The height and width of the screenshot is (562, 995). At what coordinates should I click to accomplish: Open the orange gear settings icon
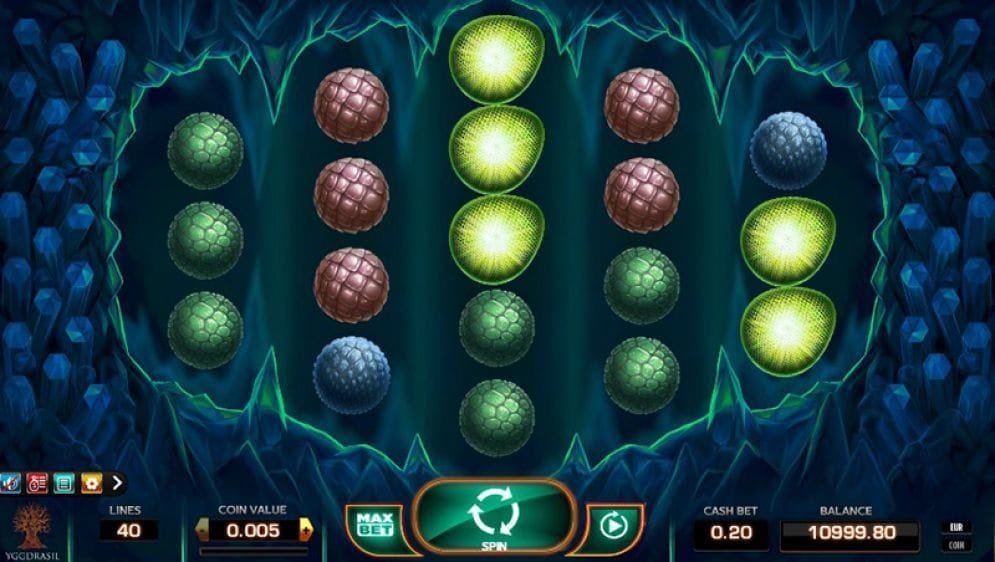(90, 483)
